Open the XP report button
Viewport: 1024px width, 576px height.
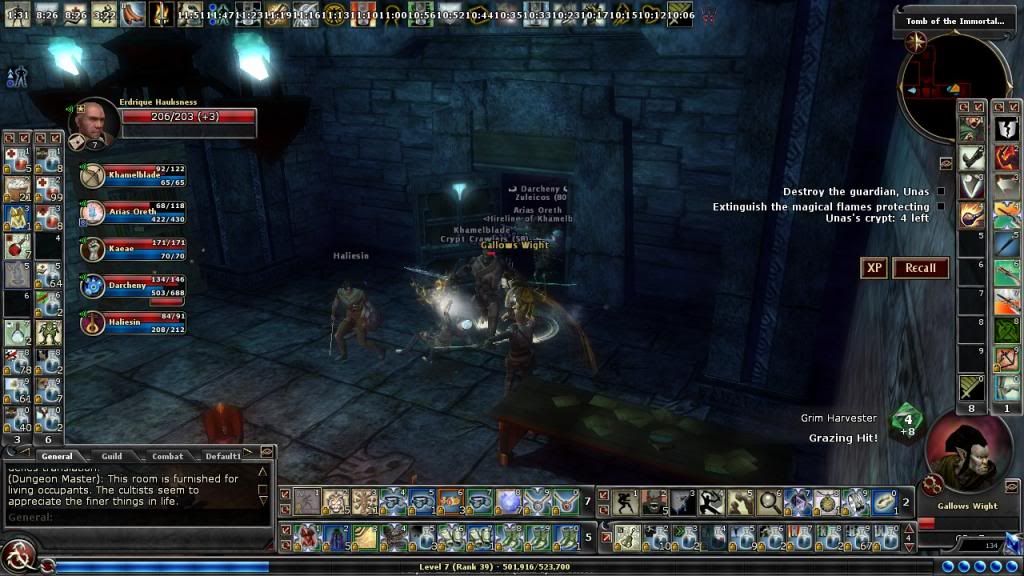pyautogui.click(x=874, y=268)
